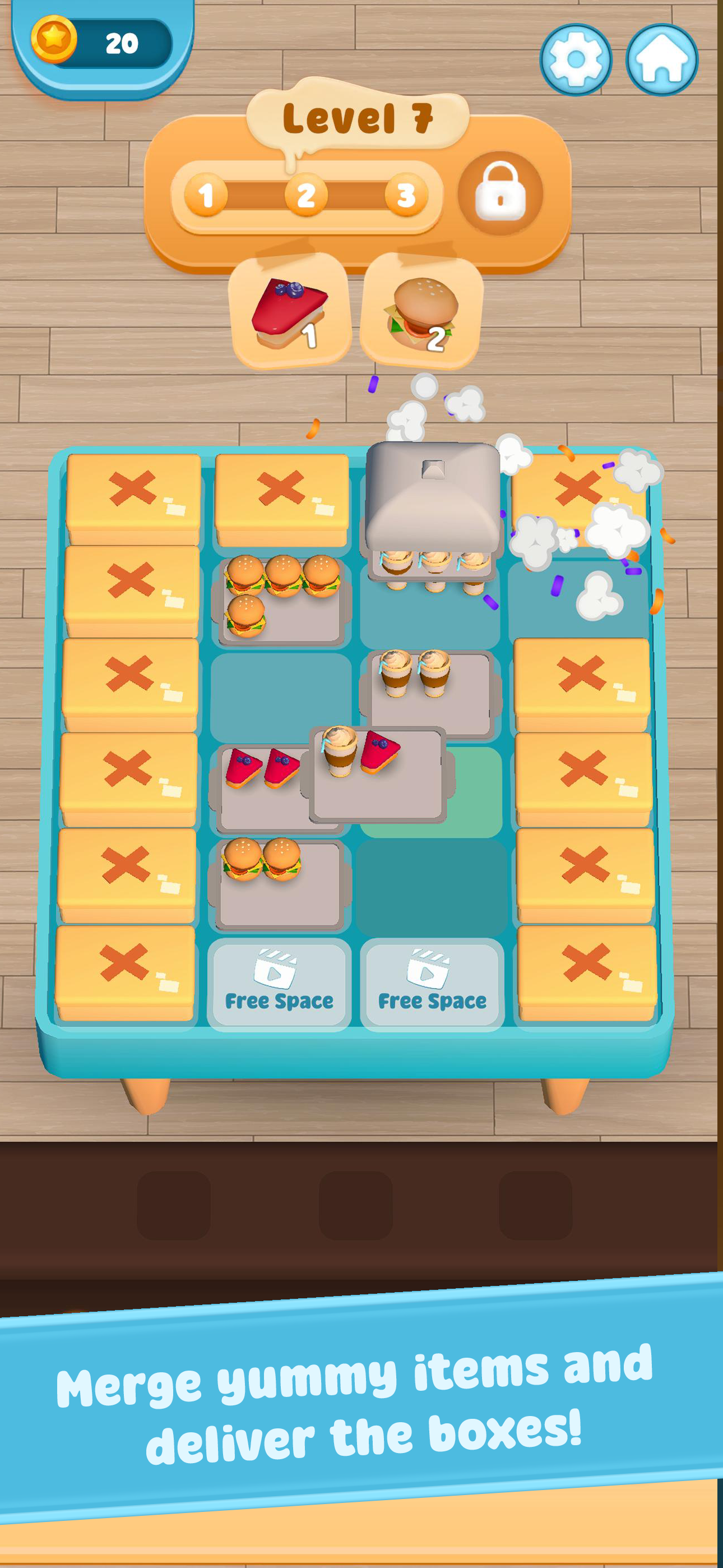Unlock the left Free Space tile

coord(279,986)
